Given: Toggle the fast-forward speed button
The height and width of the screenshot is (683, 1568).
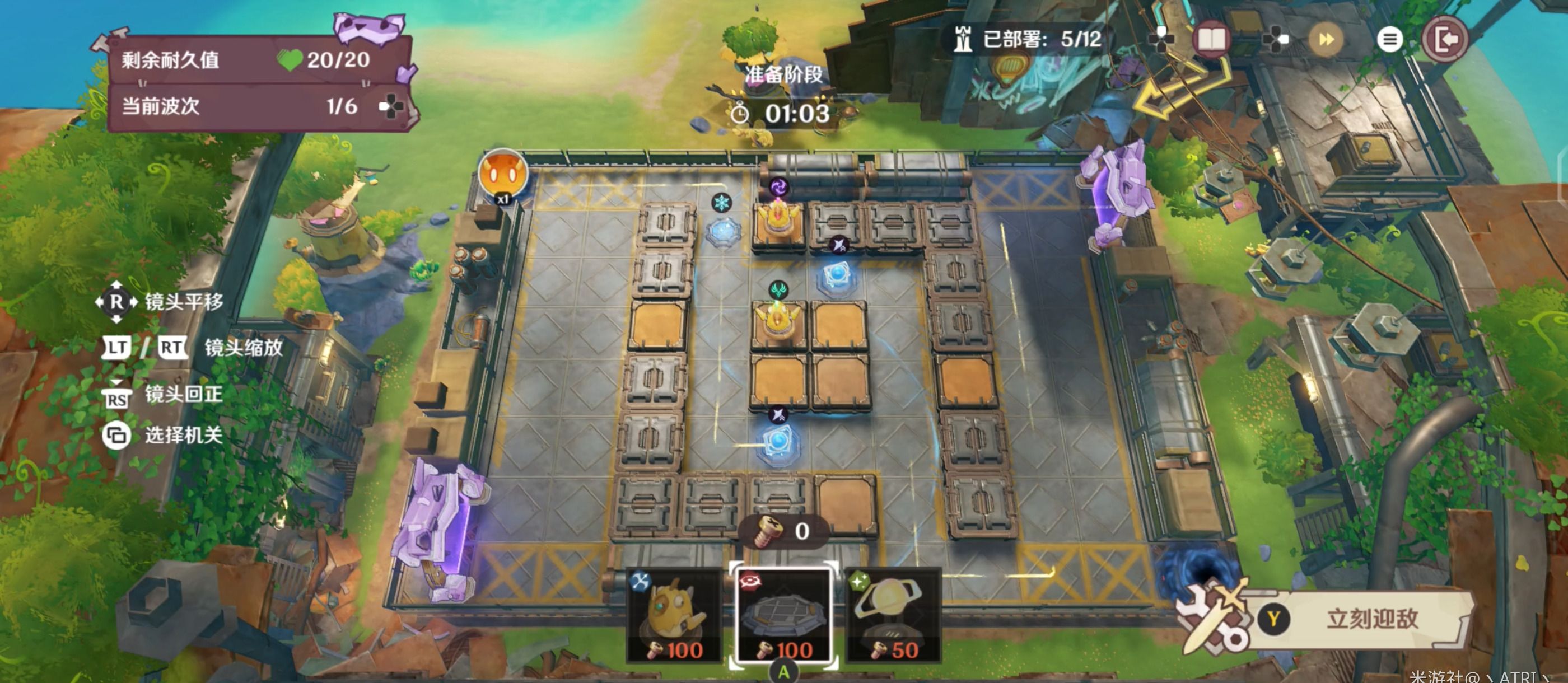Looking at the screenshot, I should pyautogui.click(x=1325, y=40).
